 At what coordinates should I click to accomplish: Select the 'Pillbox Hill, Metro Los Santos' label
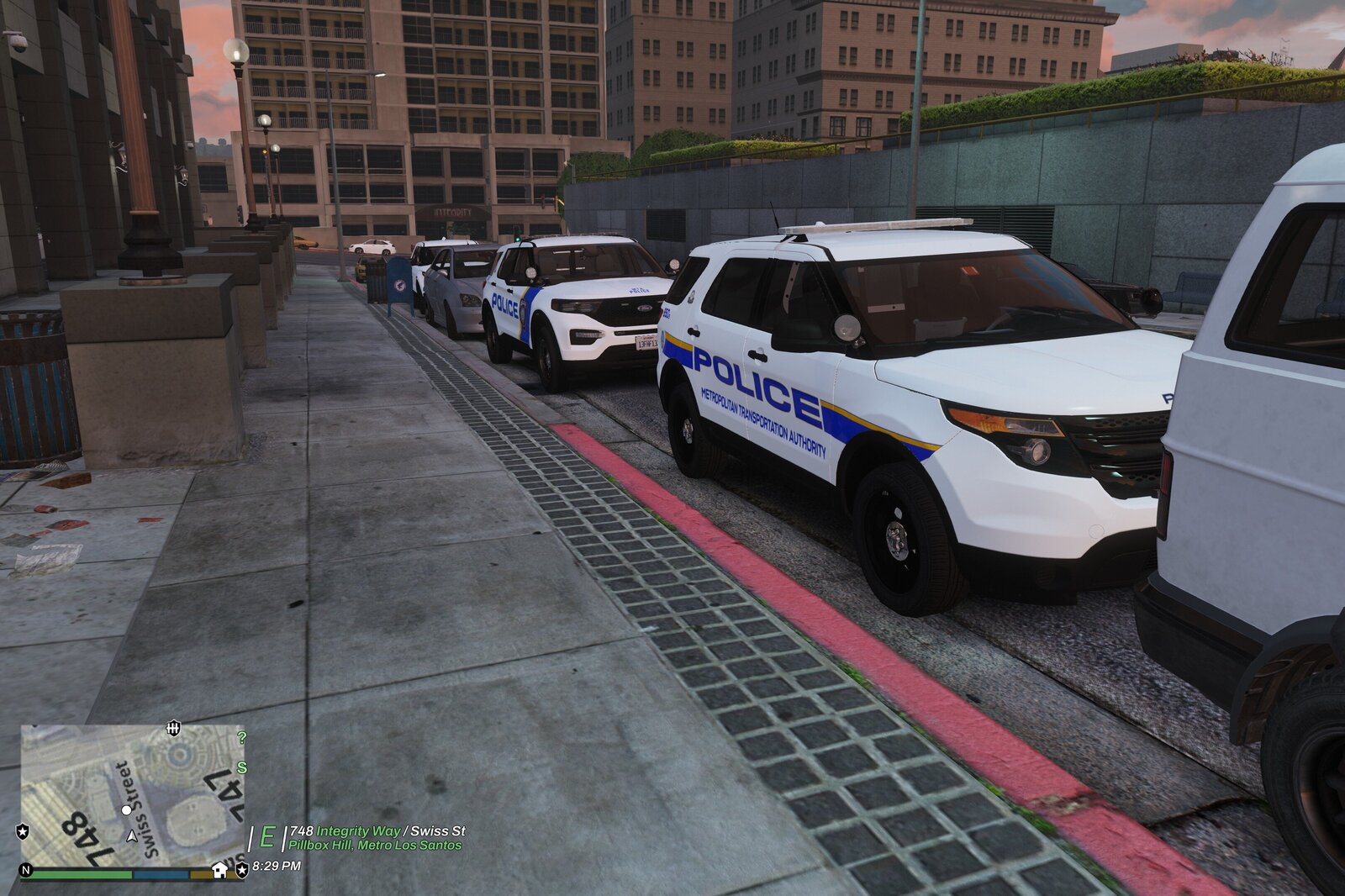point(373,846)
